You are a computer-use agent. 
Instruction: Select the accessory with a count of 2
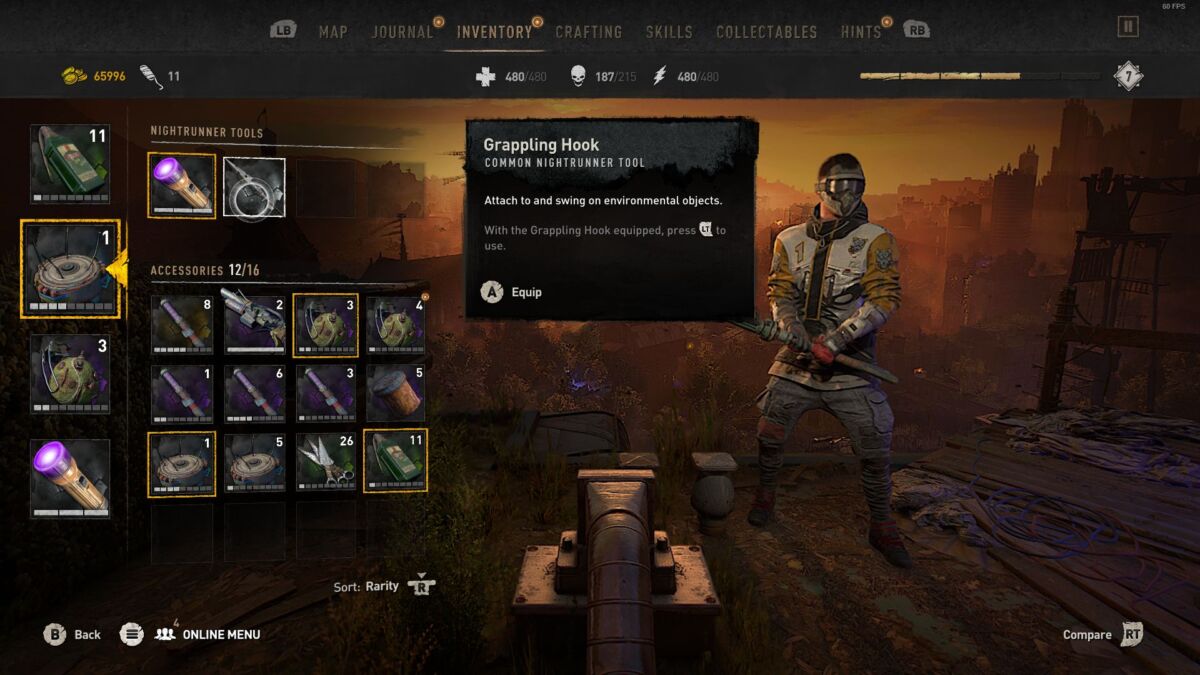pos(254,325)
